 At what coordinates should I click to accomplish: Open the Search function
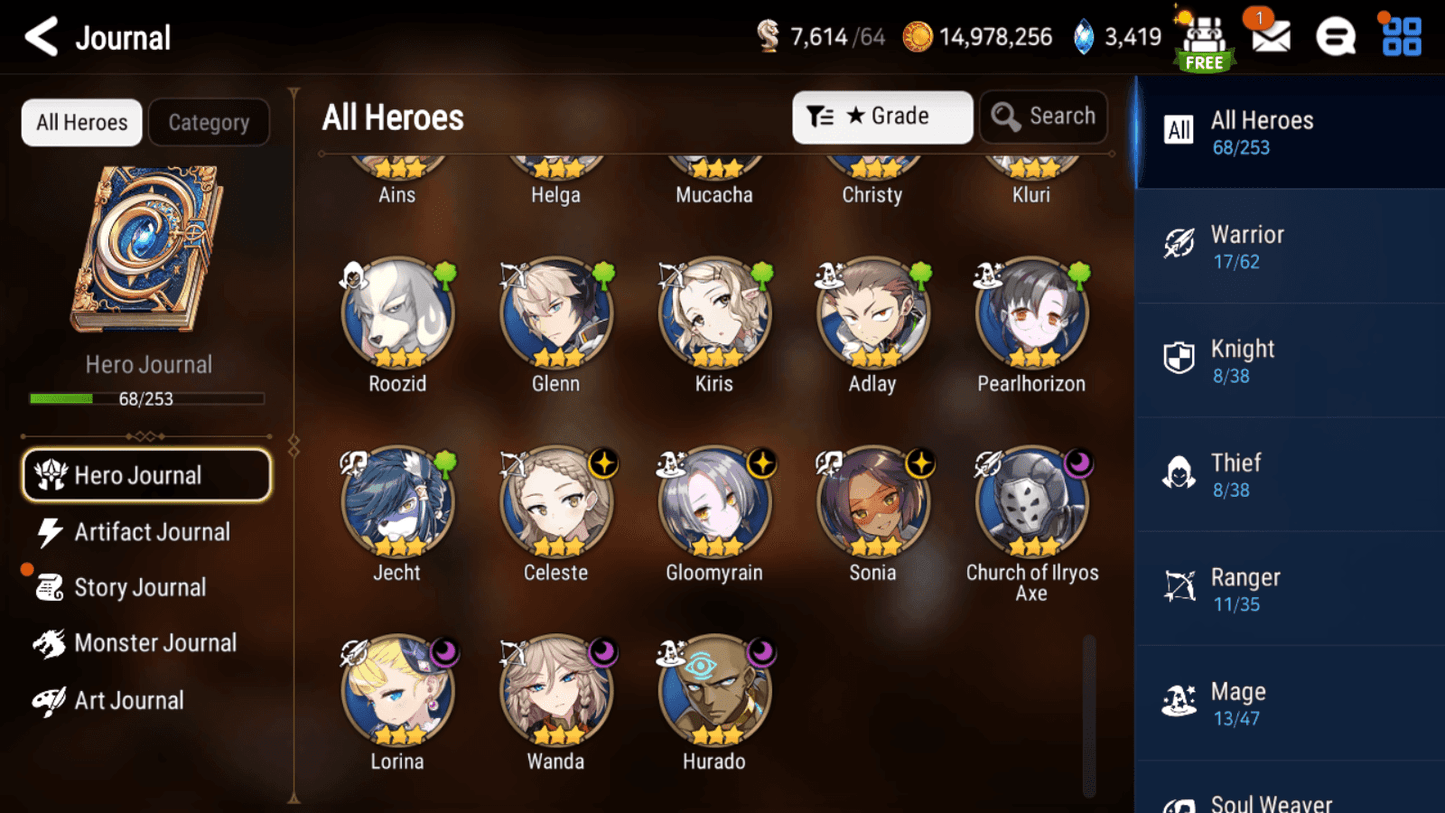click(1043, 117)
